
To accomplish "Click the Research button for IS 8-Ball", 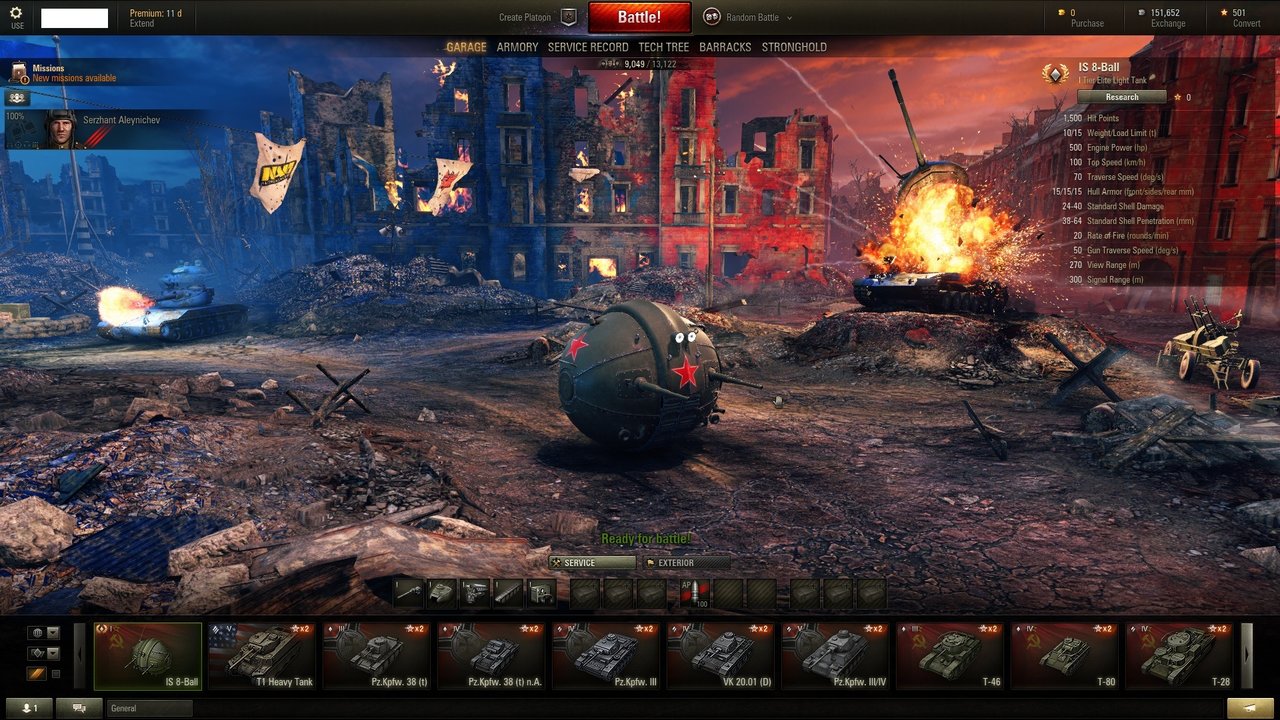I will coord(1121,97).
